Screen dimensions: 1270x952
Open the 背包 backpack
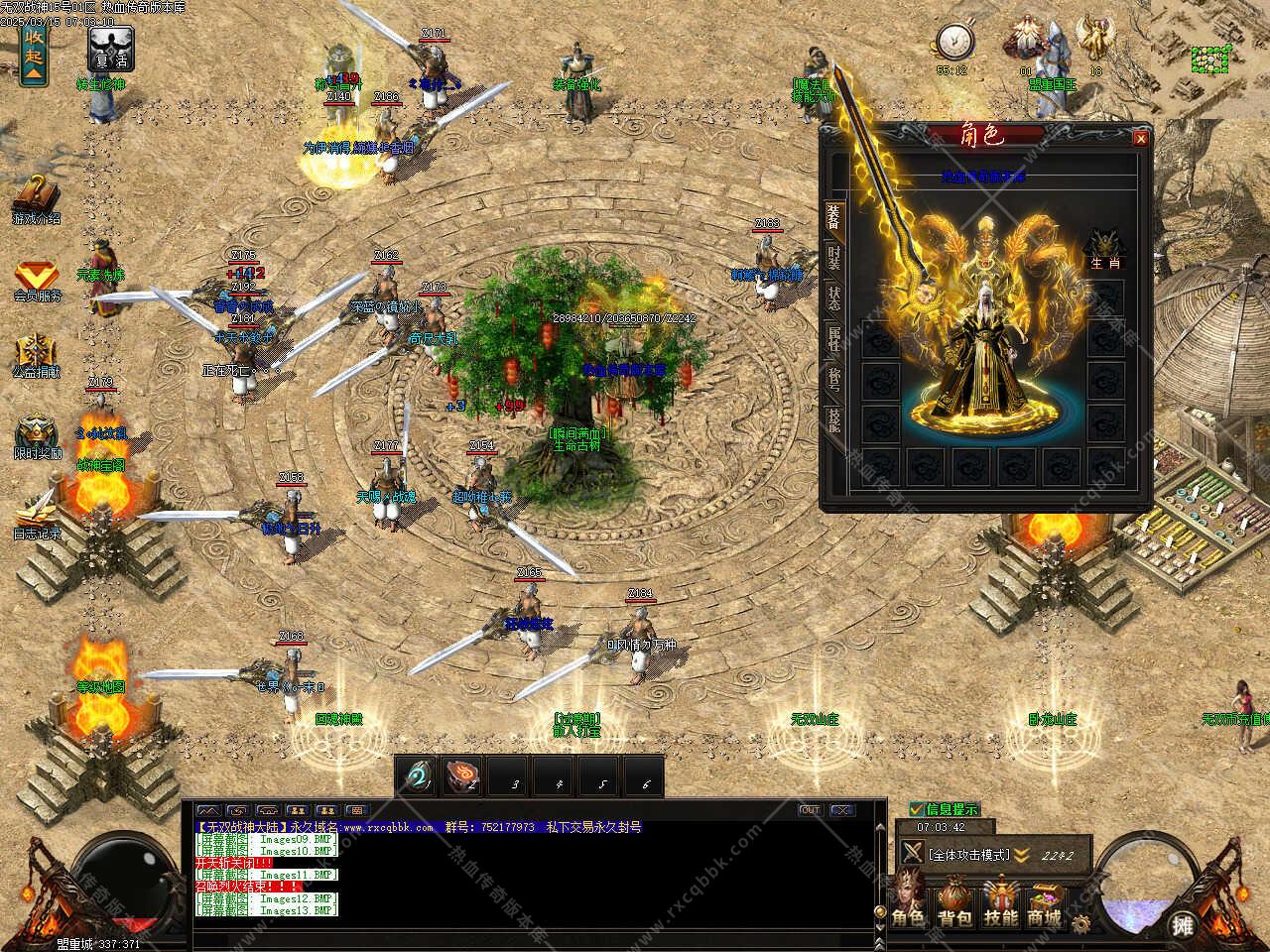coord(955,900)
